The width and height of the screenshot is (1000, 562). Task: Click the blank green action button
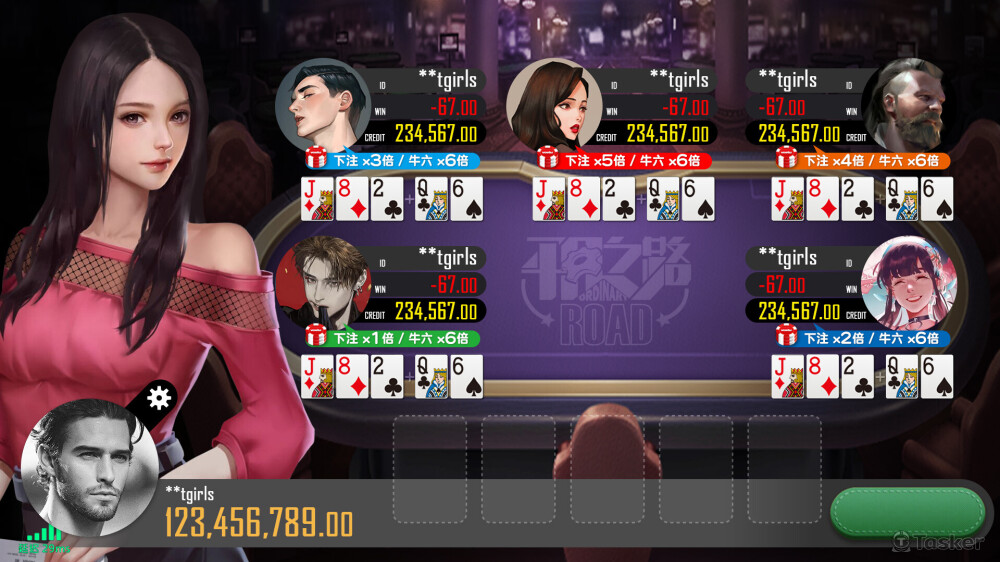coord(907,511)
